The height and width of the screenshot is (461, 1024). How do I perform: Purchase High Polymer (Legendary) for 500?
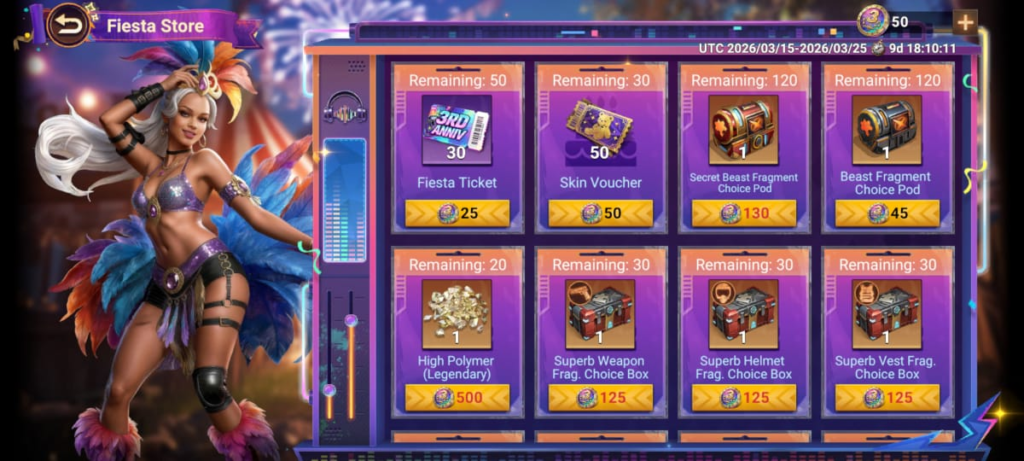tap(457, 398)
